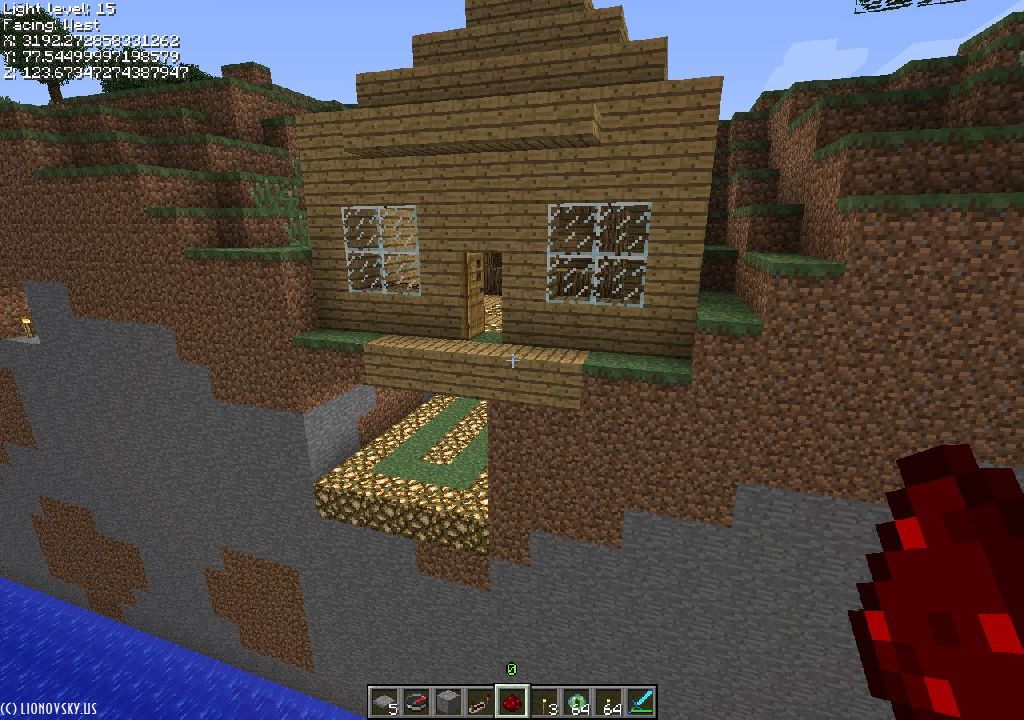Click the selected redstone dust slot
The width and height of the screenshot is (1024, 720).
pos(512,701)
